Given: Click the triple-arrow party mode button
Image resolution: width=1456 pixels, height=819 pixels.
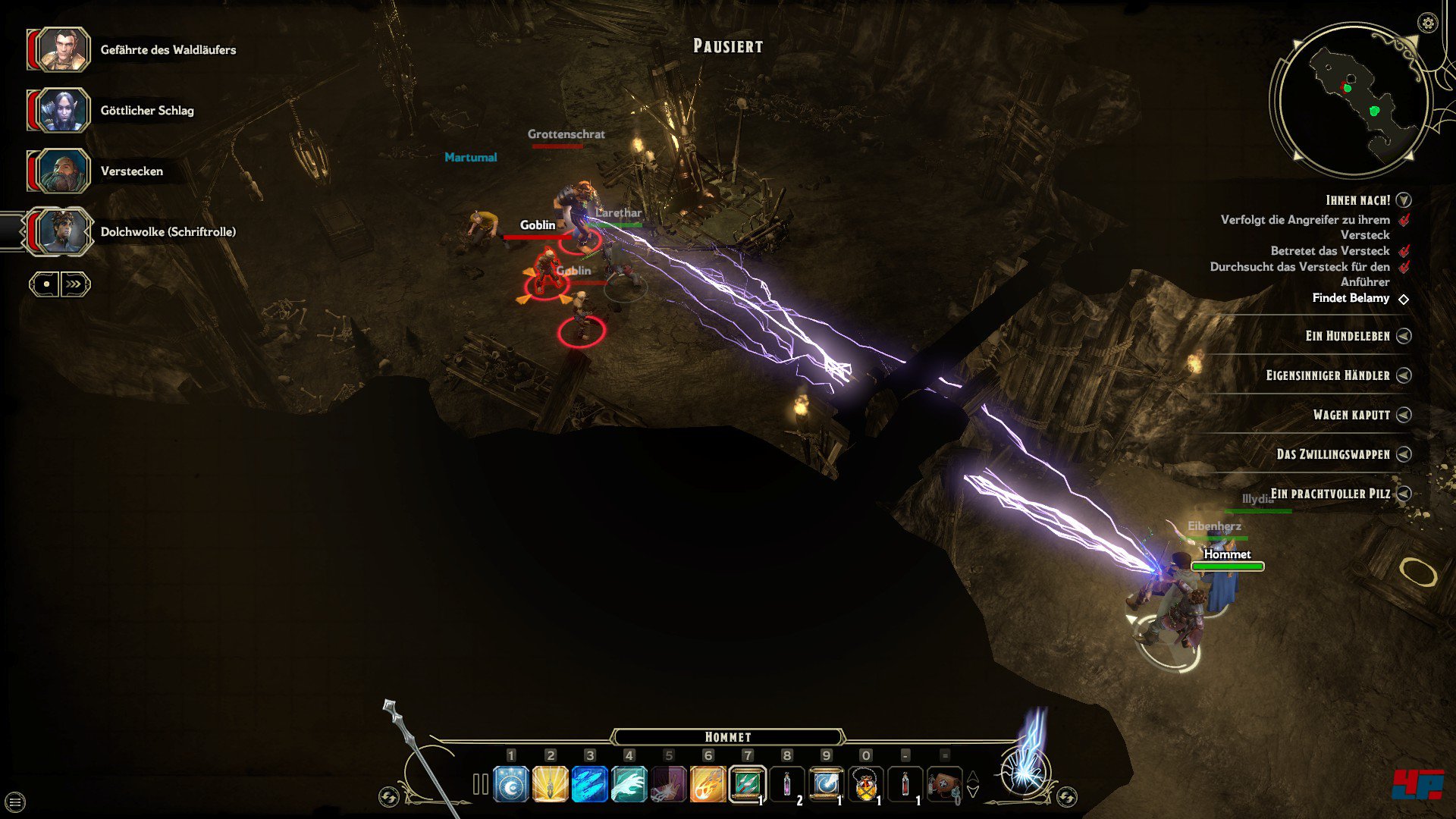Looking at the screenshot, I should 74,284.
